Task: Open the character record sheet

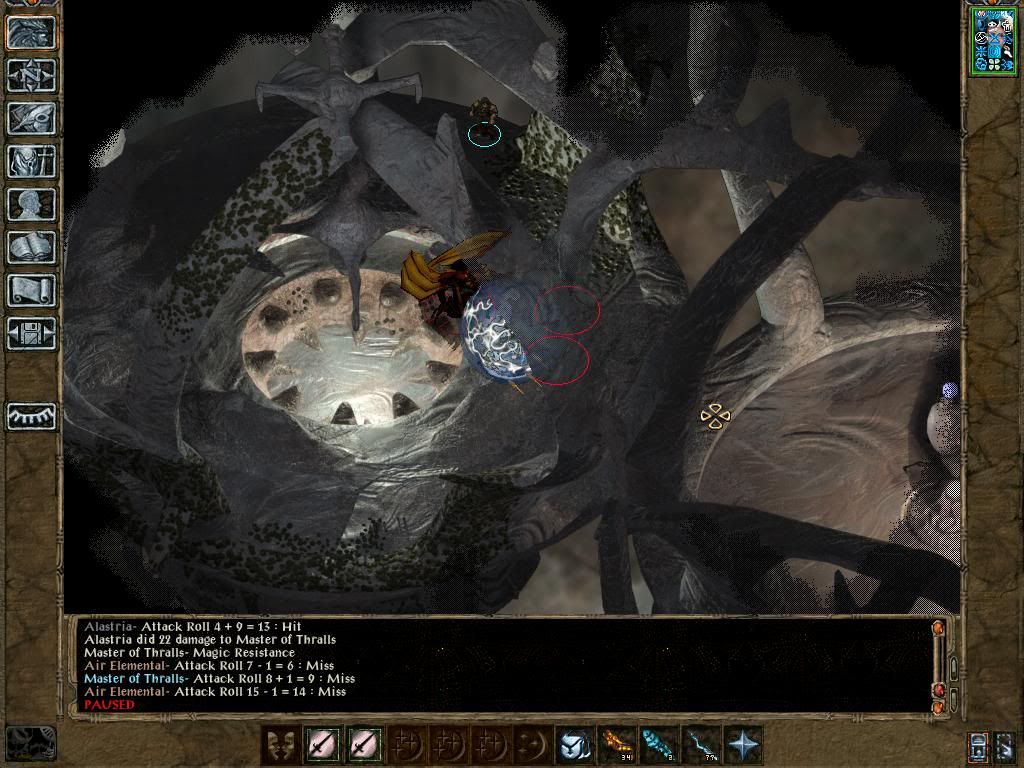Action: tap(31, 204)
